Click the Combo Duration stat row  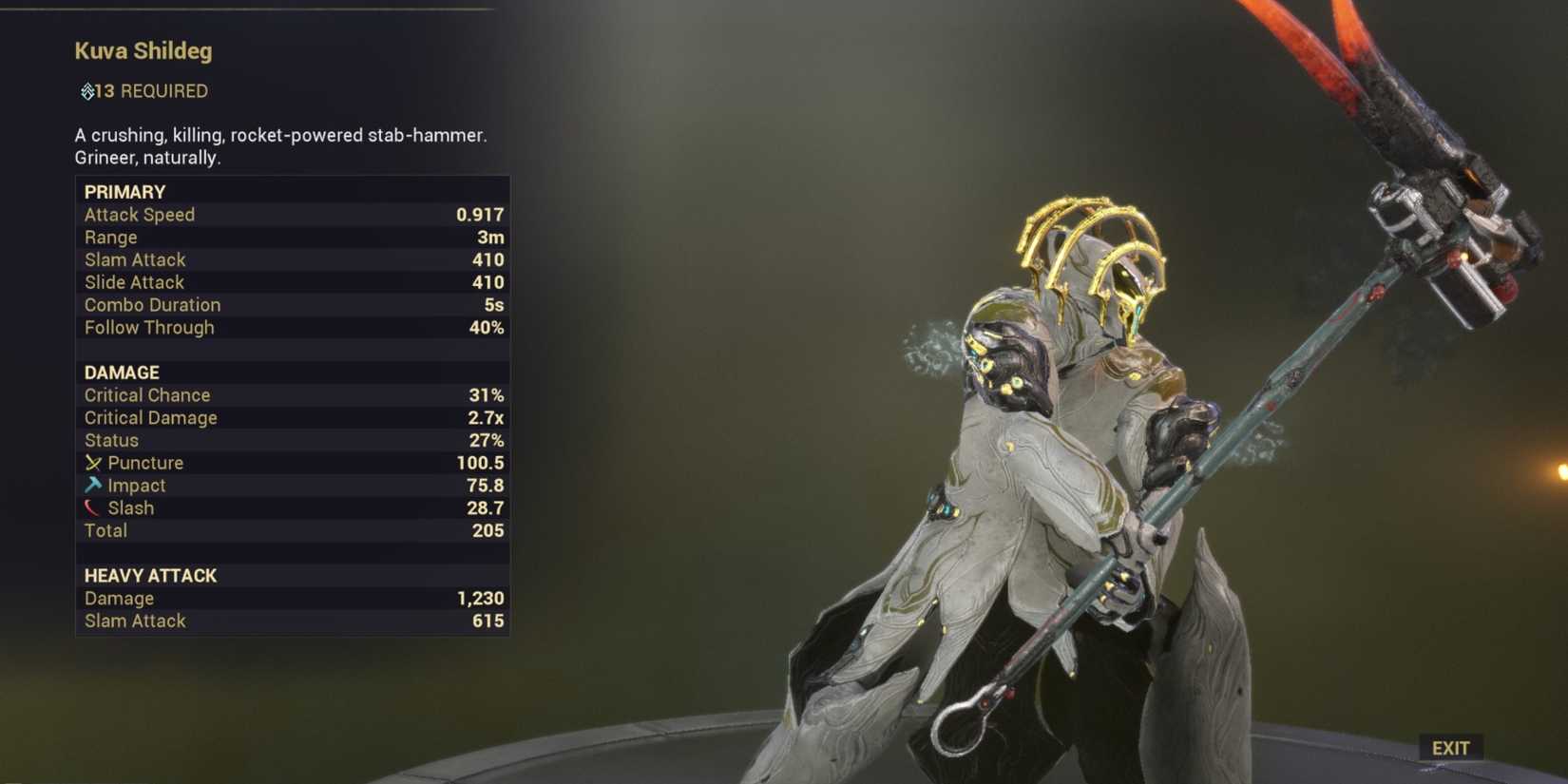click(x=285, y=305)
